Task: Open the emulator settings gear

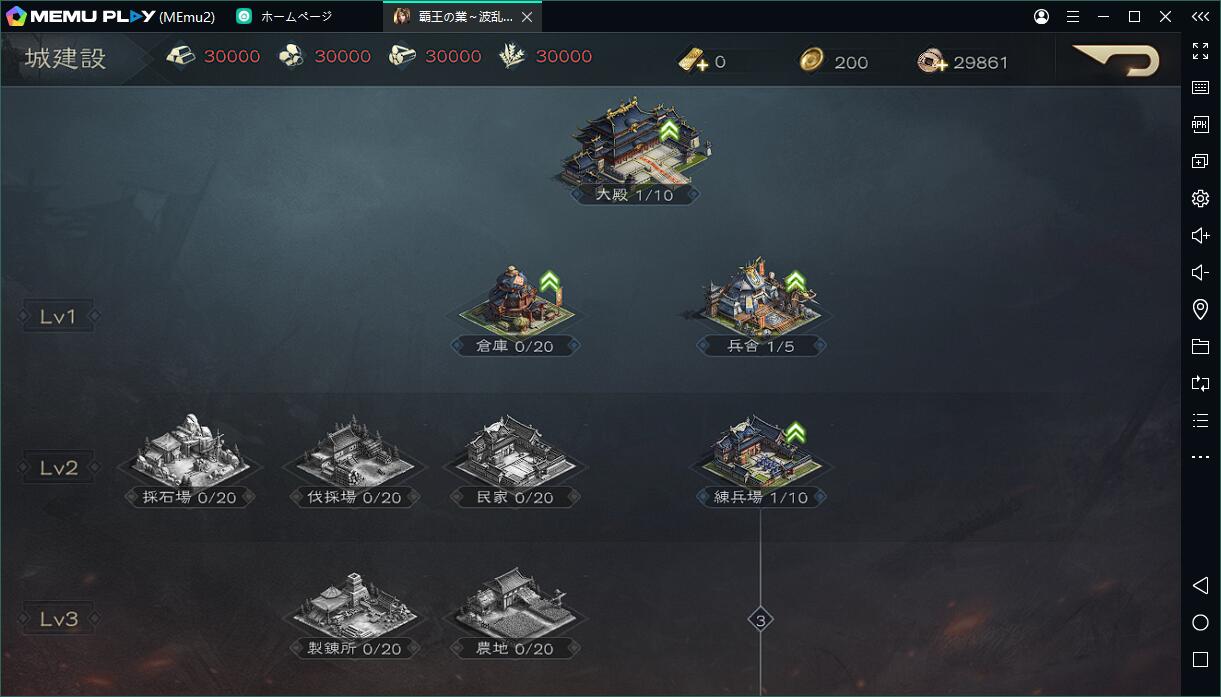Action: pos(1200,198)
